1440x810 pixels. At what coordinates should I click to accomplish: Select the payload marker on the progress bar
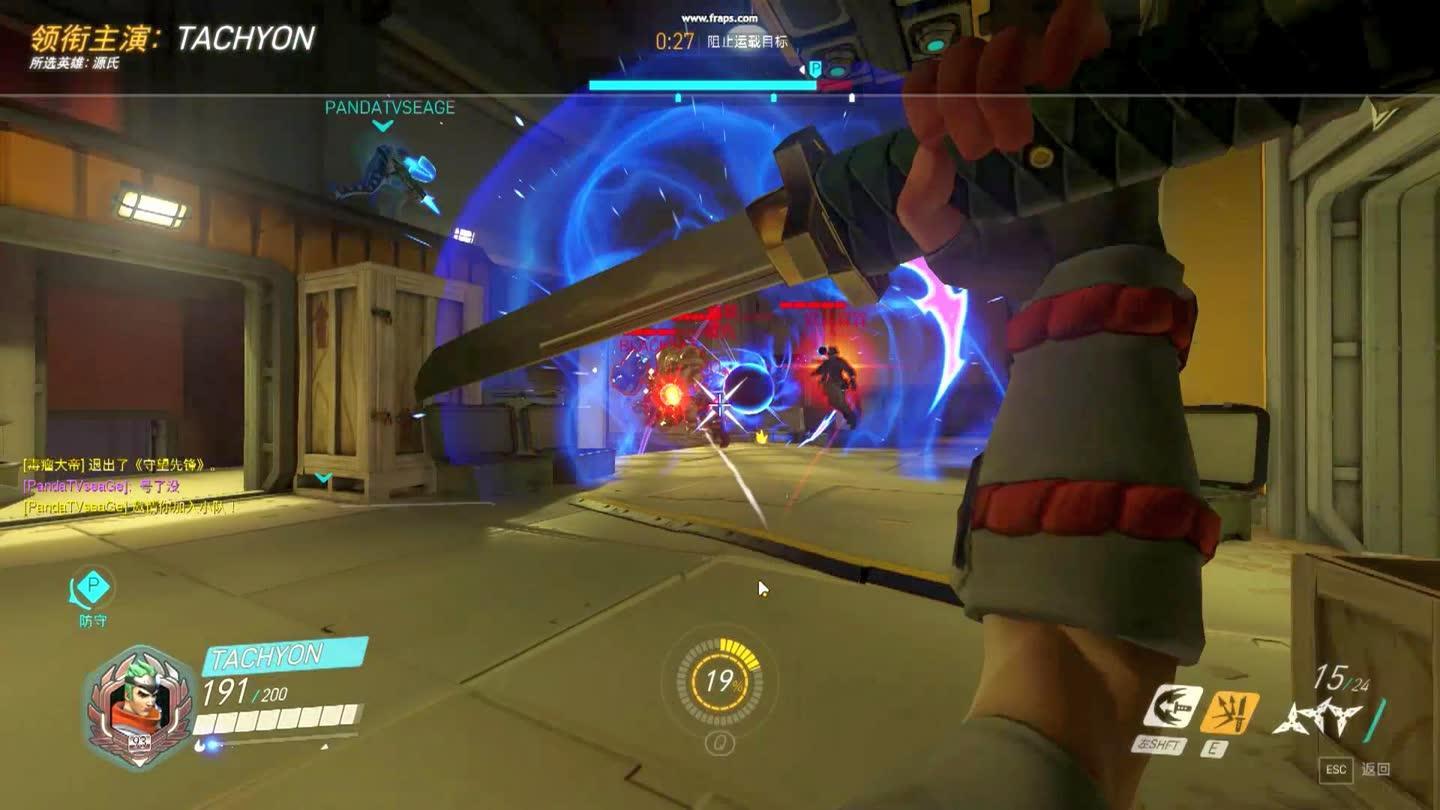815,69
